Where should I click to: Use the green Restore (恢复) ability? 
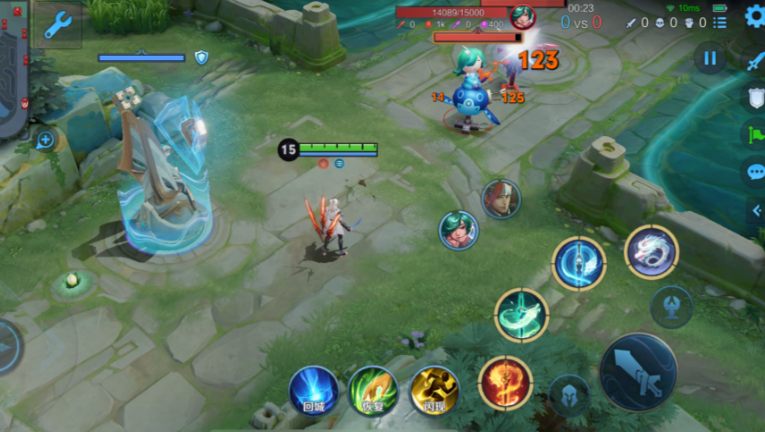click(x=373, y=390)
